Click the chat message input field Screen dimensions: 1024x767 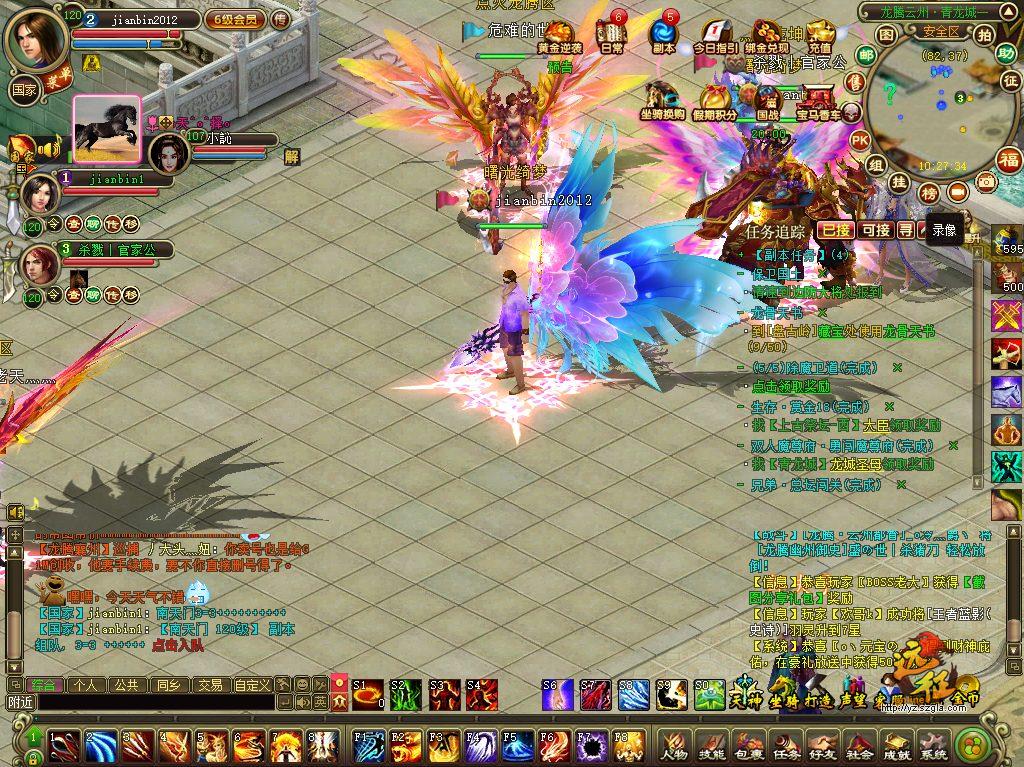coord(155,703)
